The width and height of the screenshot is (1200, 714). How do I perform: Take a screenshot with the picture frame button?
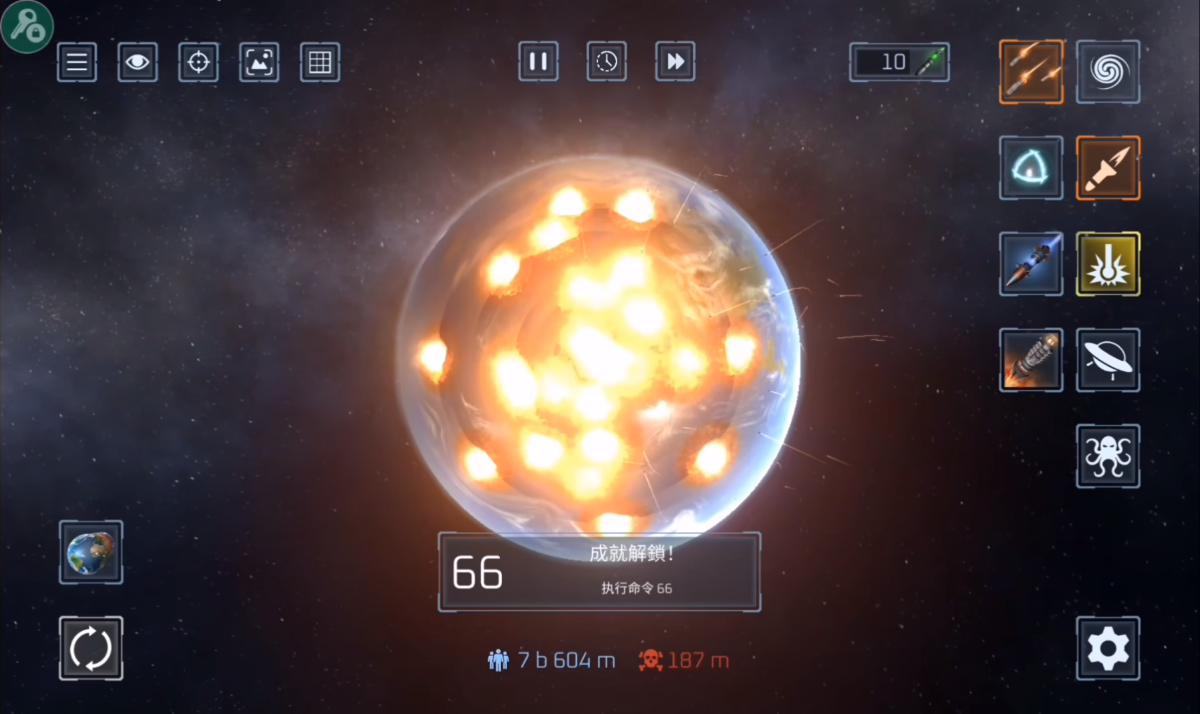[259, 63]
